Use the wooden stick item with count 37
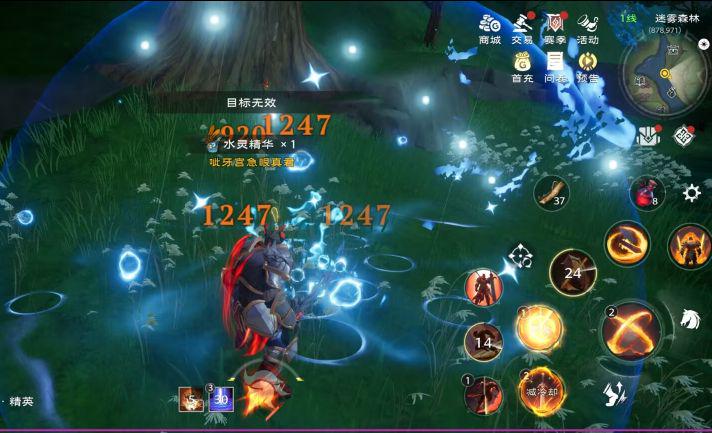712x433 pixels. (551, 192)
